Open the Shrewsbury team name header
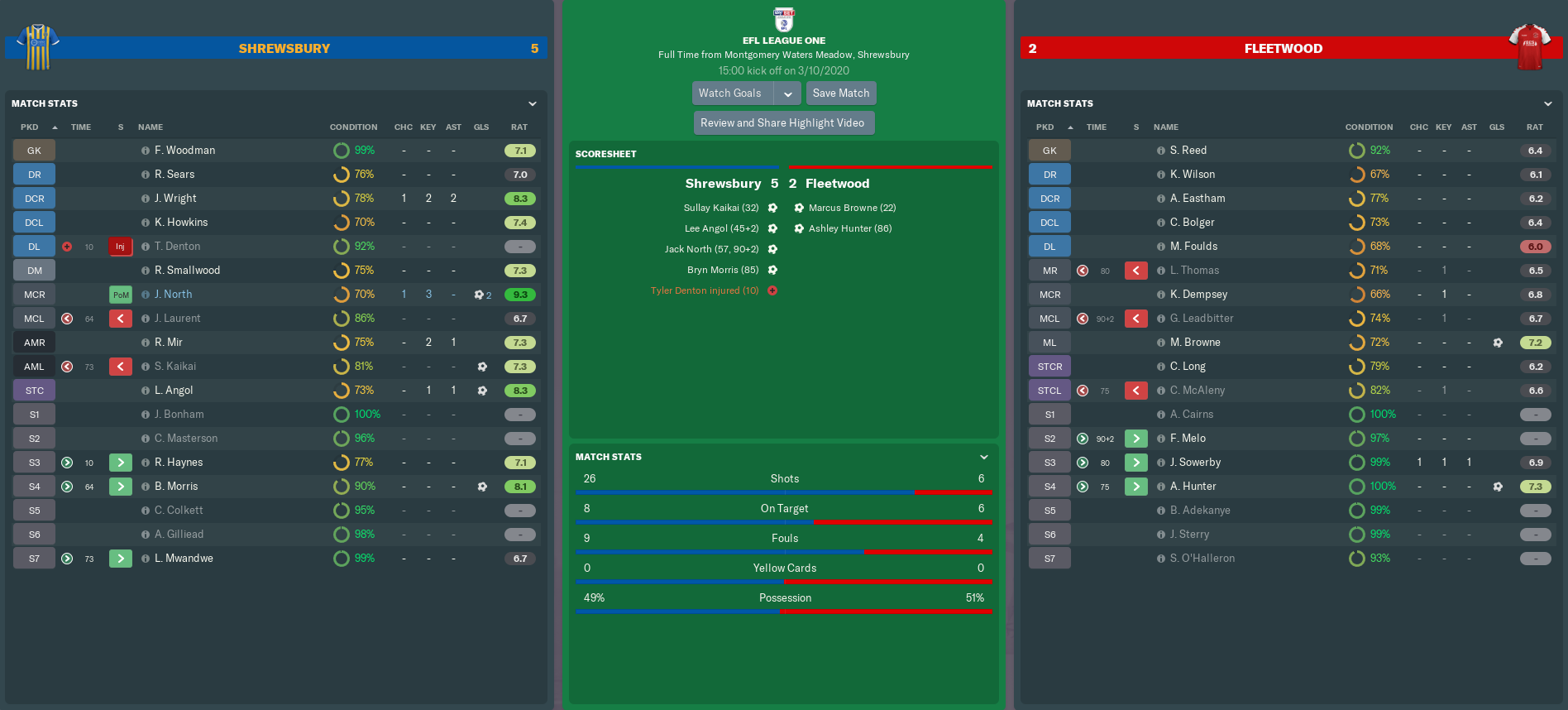 point(284,49)
